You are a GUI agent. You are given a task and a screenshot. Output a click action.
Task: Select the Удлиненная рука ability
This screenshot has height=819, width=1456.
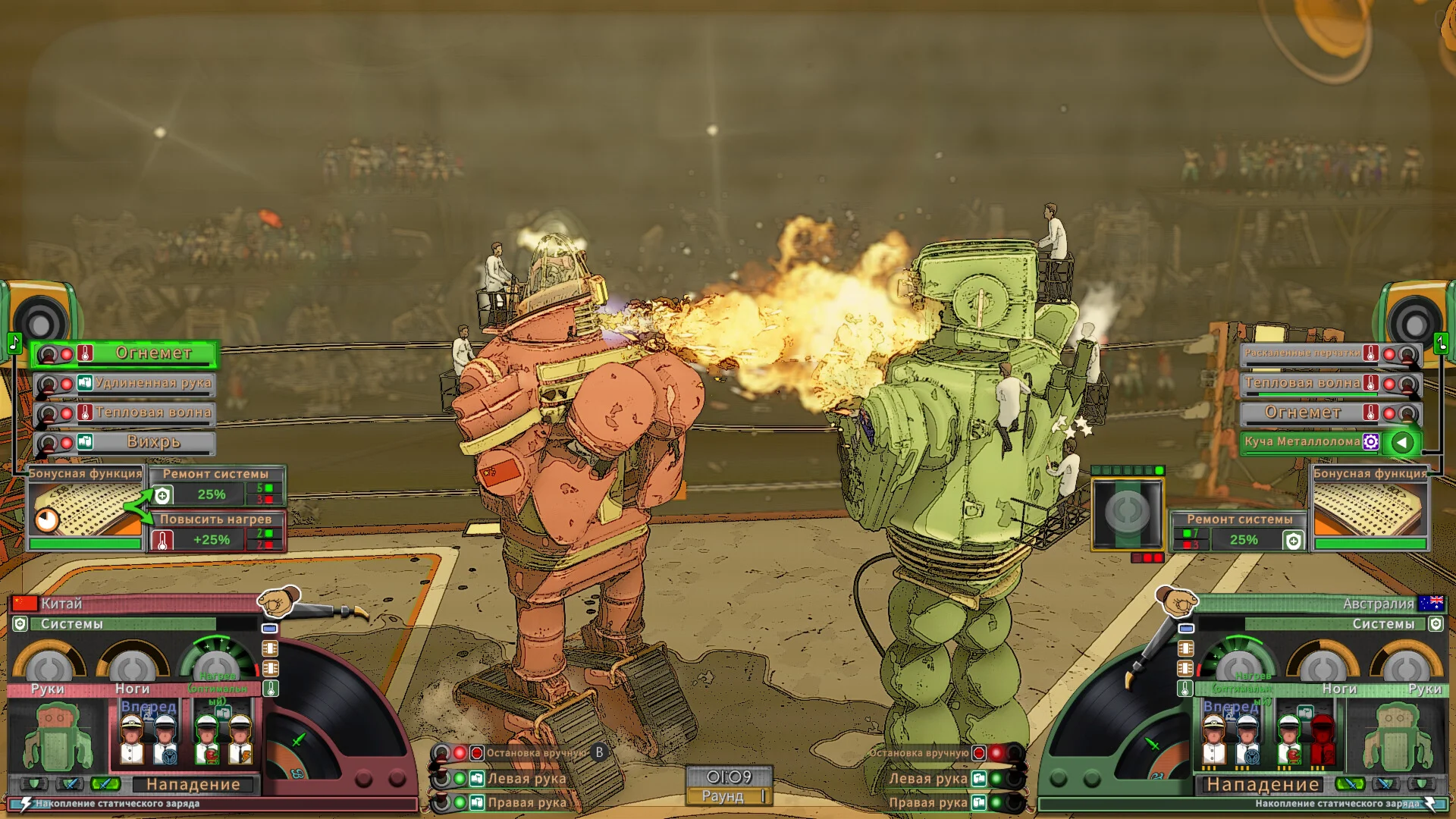[x=153, y=383]
